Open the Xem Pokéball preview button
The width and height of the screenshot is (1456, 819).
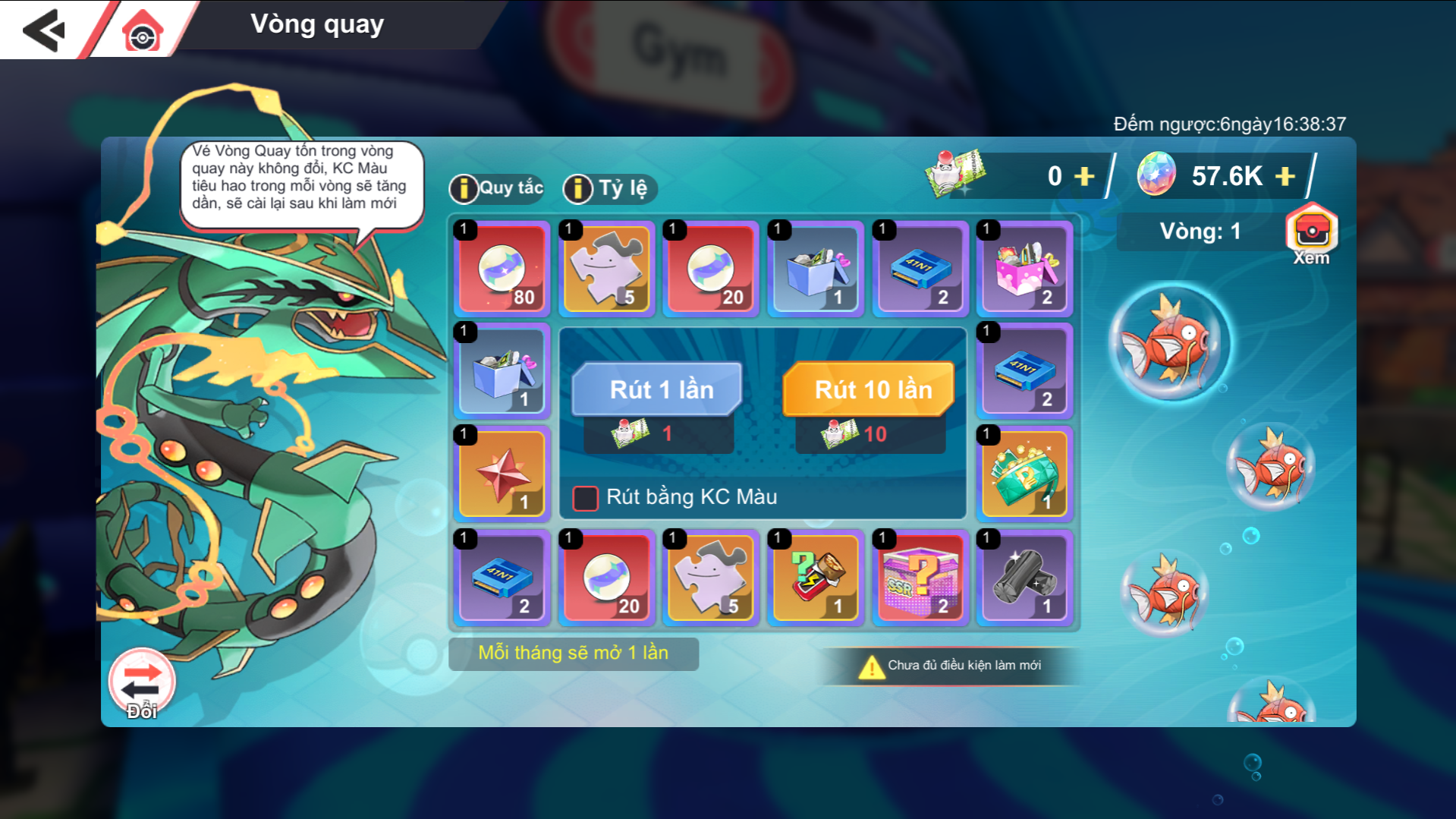click(x=1311, y=232)
